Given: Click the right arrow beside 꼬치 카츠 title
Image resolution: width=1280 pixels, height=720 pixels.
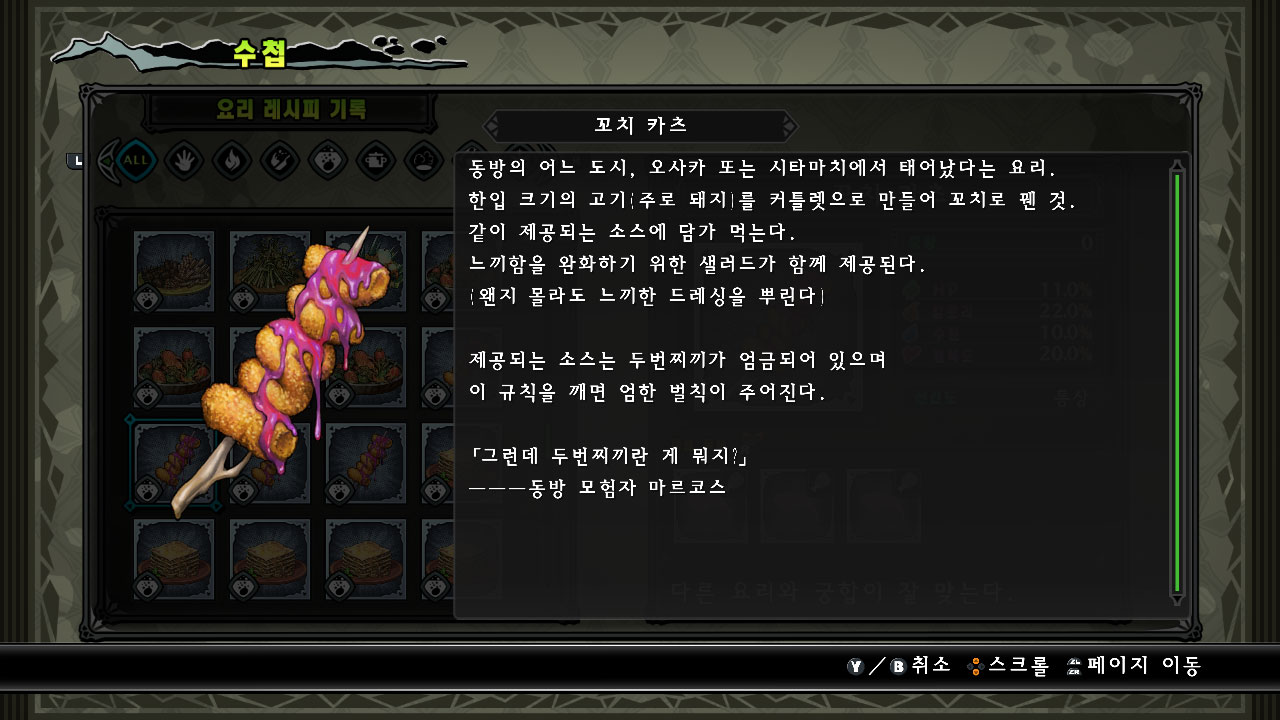Looking at the screenshot, I should 790,125.
